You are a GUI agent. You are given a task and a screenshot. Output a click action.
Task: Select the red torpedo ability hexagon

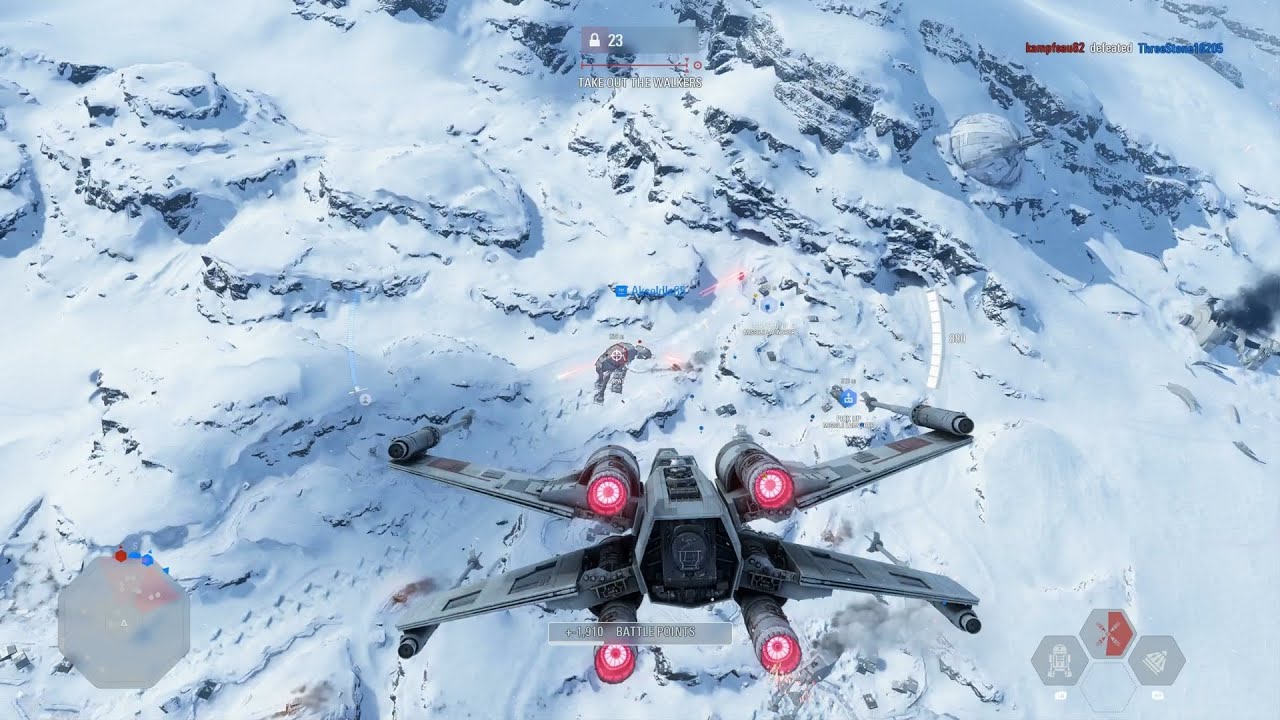click(x=1108, y=634)
